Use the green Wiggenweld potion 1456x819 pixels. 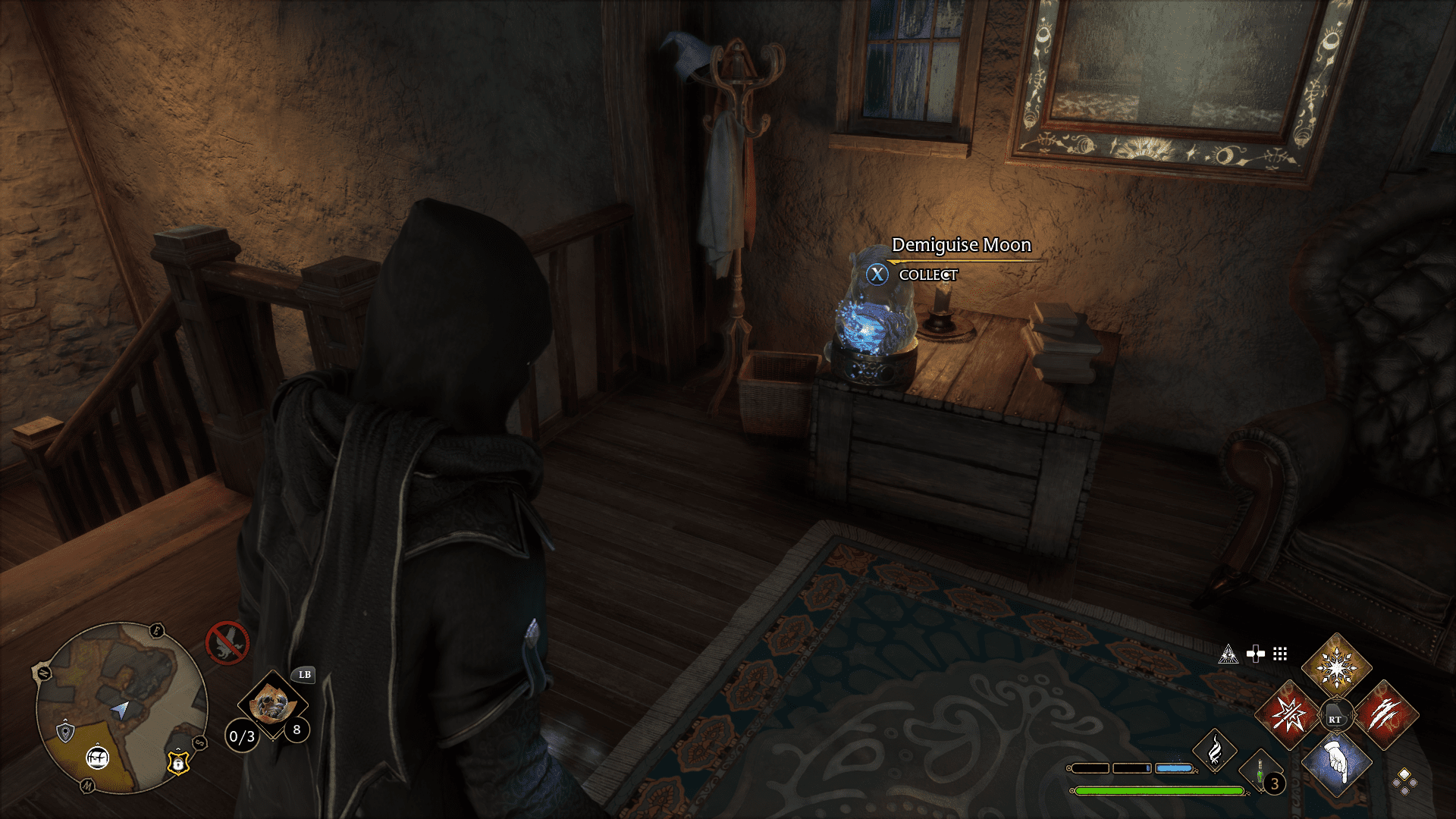tap(1260, 772)
